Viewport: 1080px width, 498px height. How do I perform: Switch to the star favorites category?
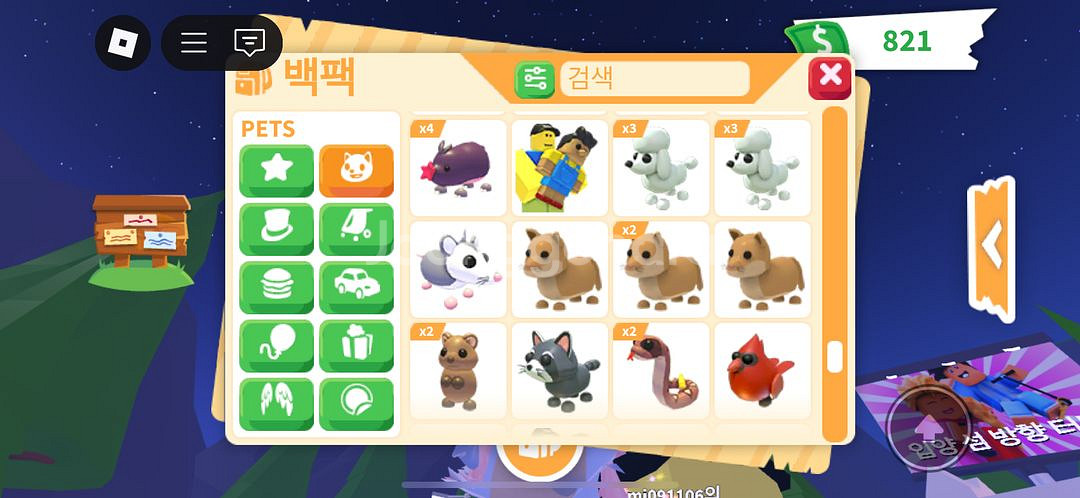(x=276, y=171)
